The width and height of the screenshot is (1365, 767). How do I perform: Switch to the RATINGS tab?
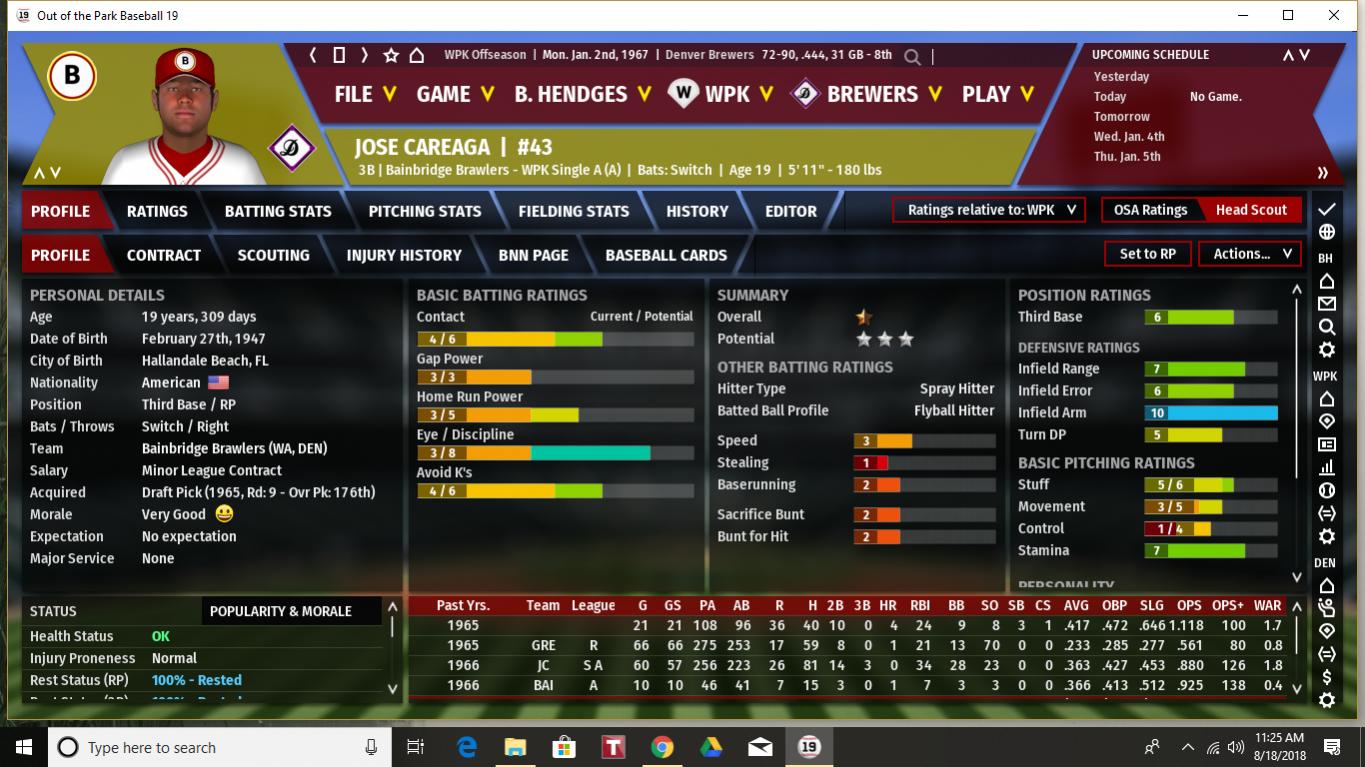[x=157, y=211]
